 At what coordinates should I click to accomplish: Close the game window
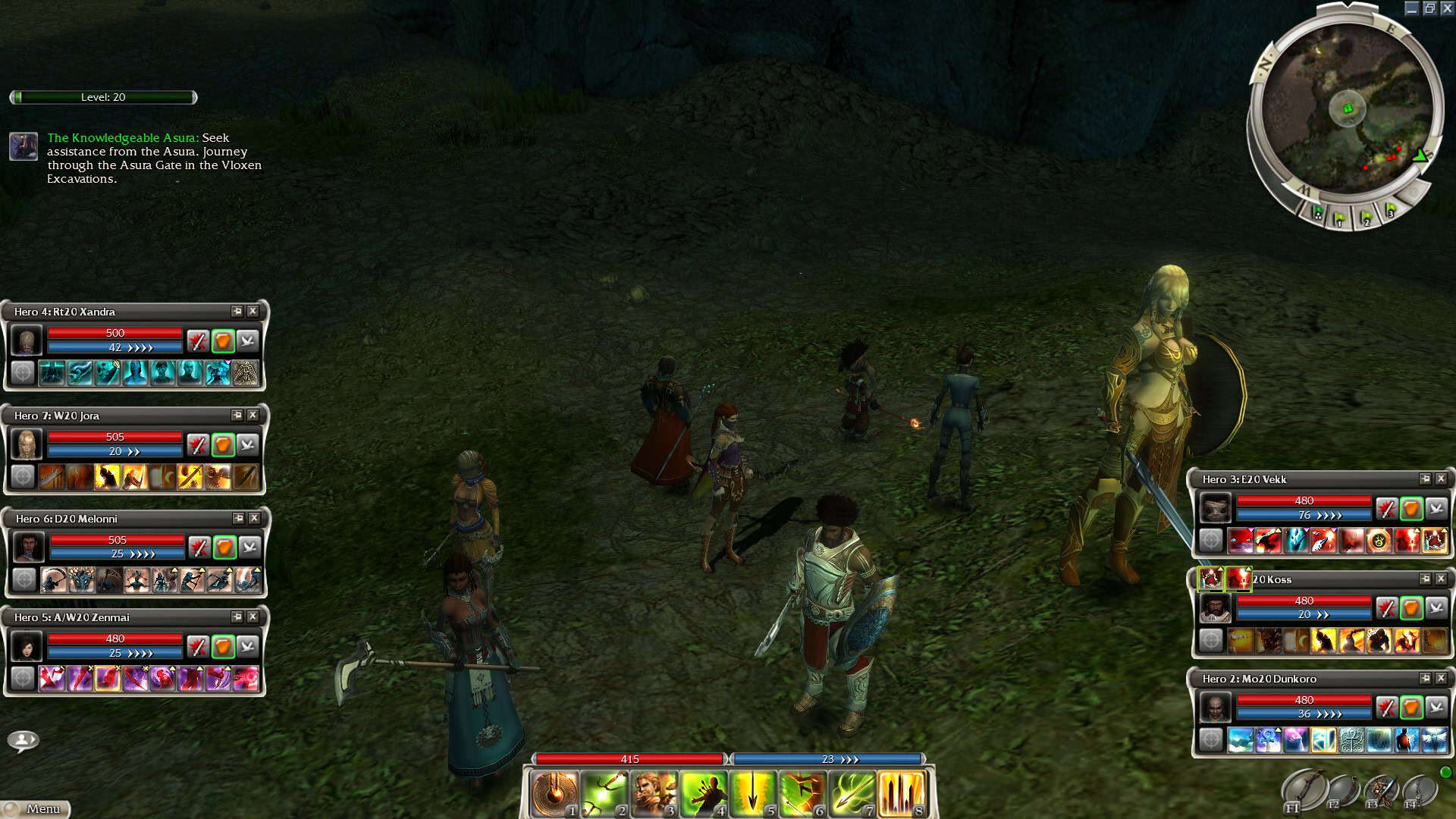[1447, 8]
